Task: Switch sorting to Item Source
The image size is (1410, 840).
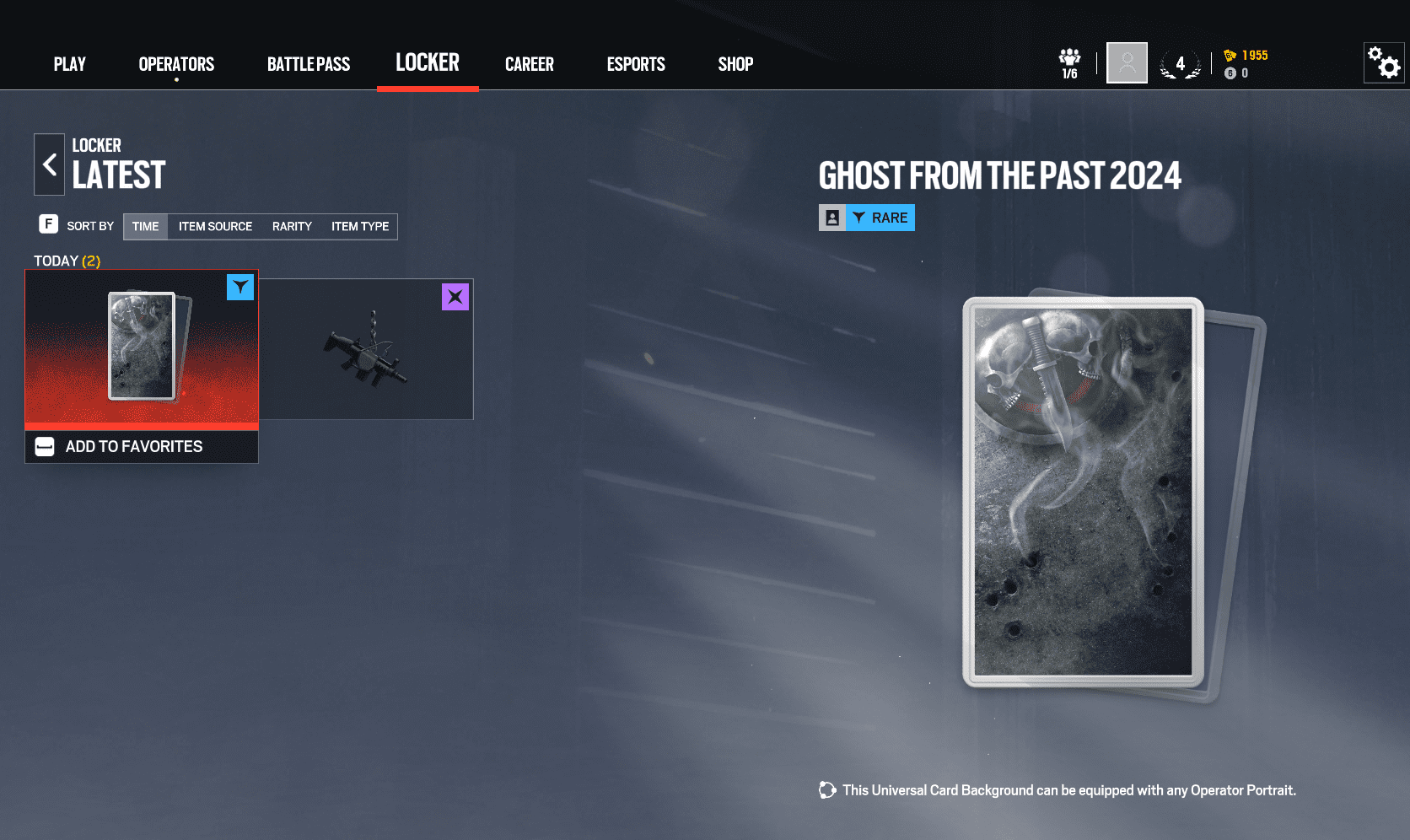Action: tap(215, 226)
